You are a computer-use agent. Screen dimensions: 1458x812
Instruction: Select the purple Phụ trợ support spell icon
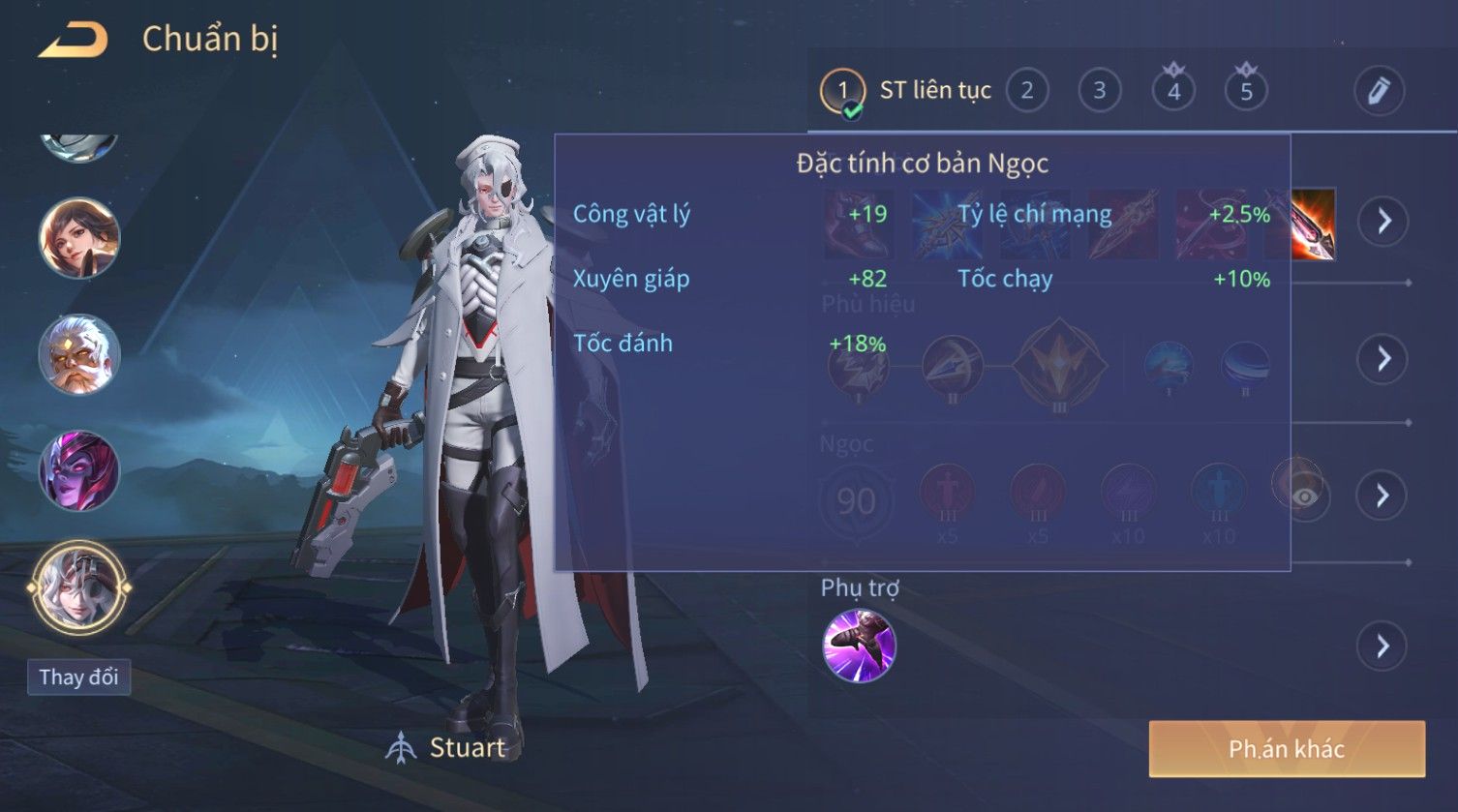point(859,646)
